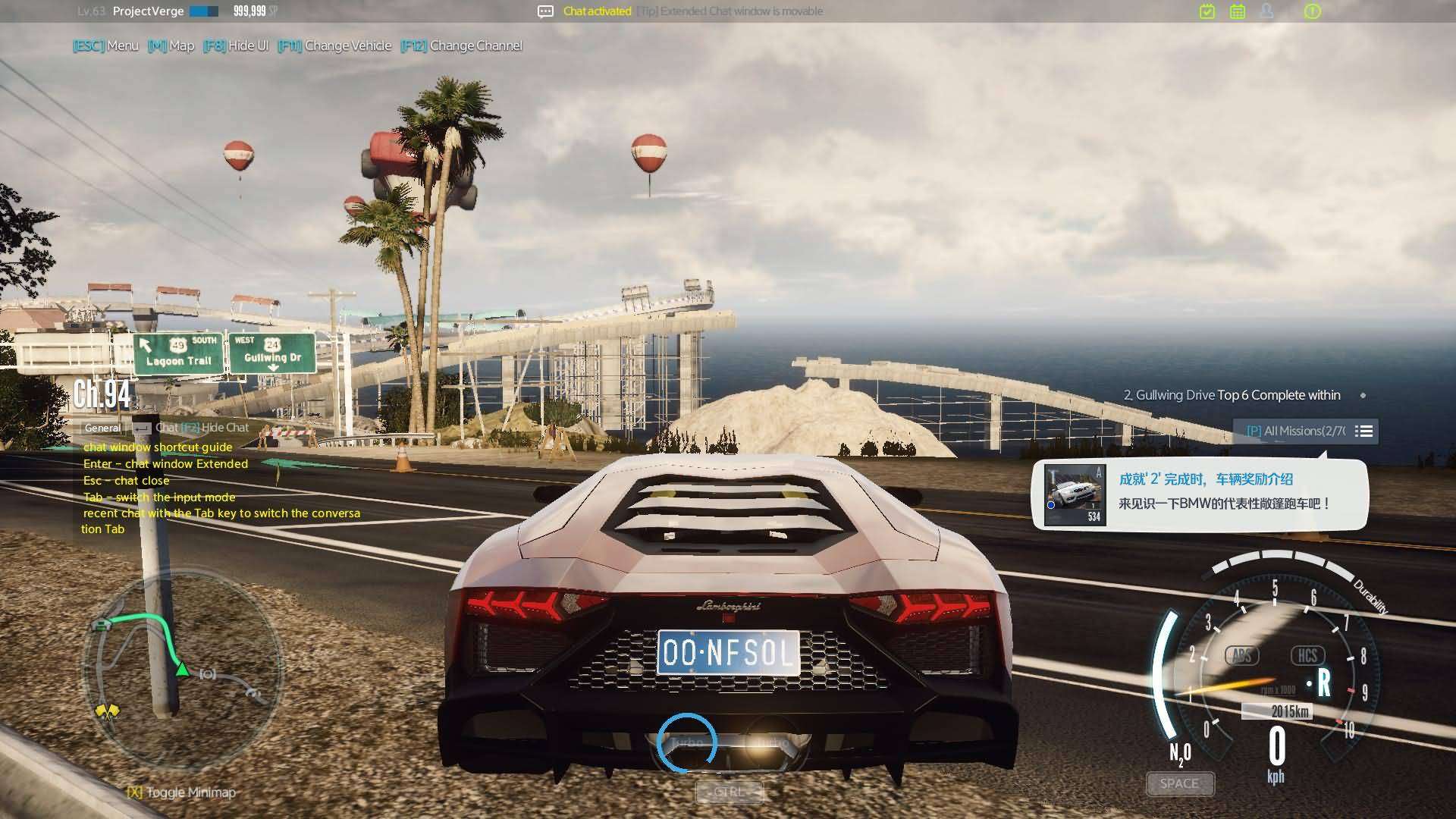Viewport: 1456px width, 819px height.
Task: Click the ProjectVerge player name
Action: pyautogui.click(x=148, y=11)
